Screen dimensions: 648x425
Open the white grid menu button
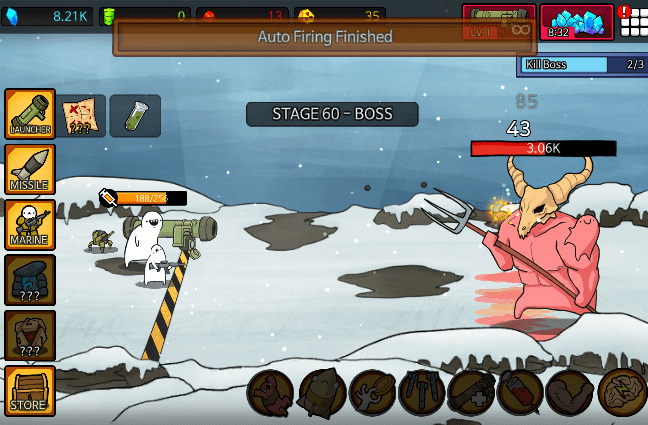point(631,22)
